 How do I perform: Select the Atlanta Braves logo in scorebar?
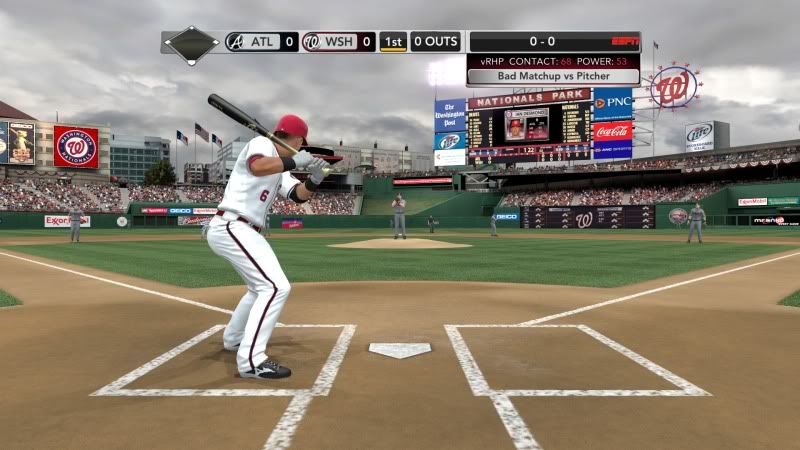234,42
